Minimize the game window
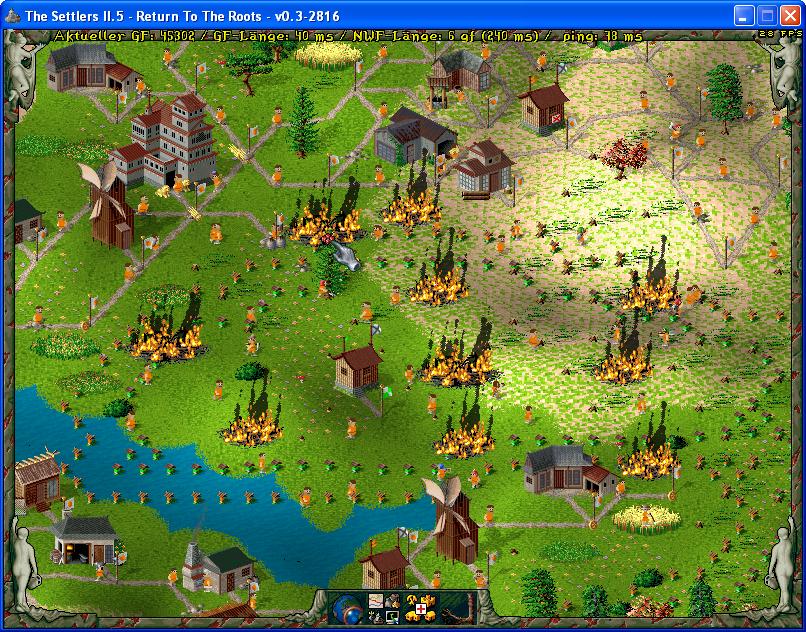Screen dimensions: 806x632 745,15
